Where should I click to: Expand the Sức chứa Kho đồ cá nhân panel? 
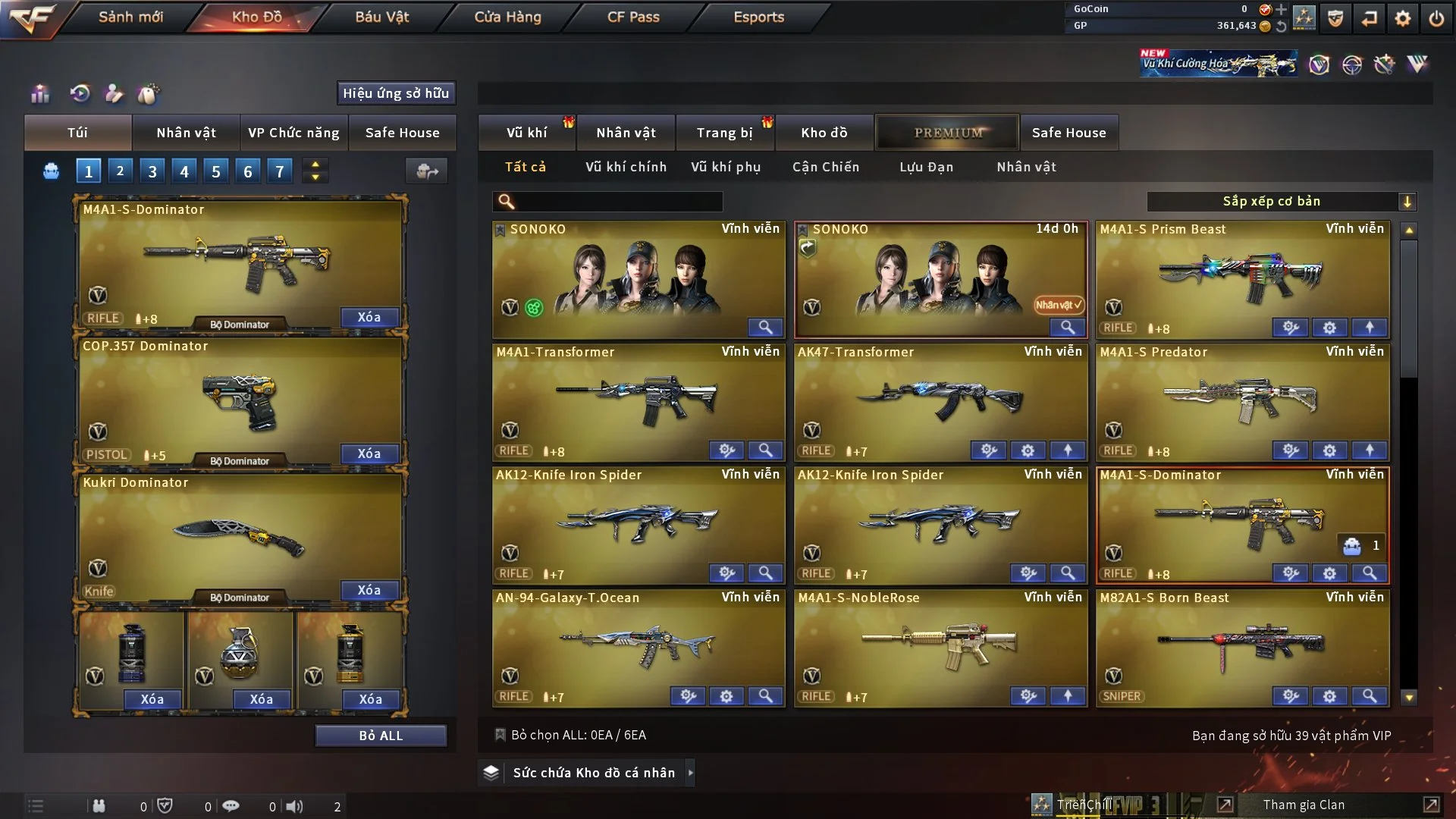691,773
